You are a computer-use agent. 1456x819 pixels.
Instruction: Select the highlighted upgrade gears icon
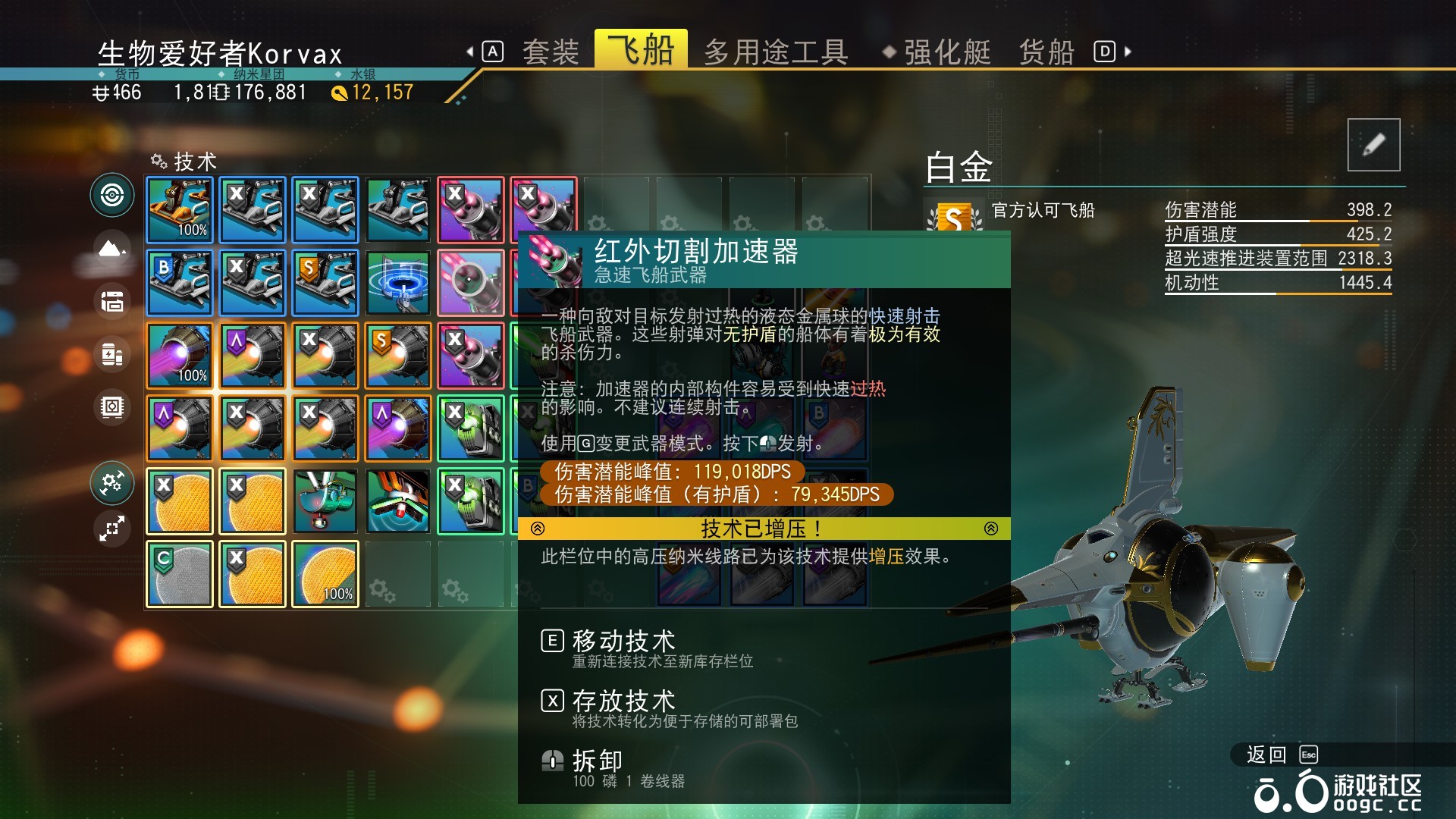pyautogui.click(x=111, y=483)
